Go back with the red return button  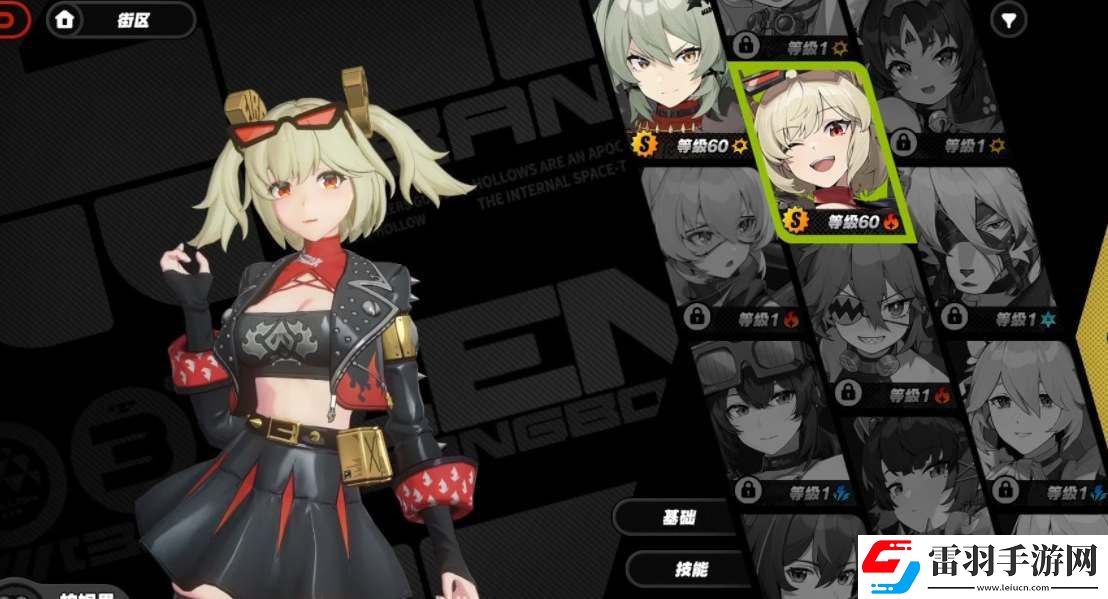(x=12, y=20)
